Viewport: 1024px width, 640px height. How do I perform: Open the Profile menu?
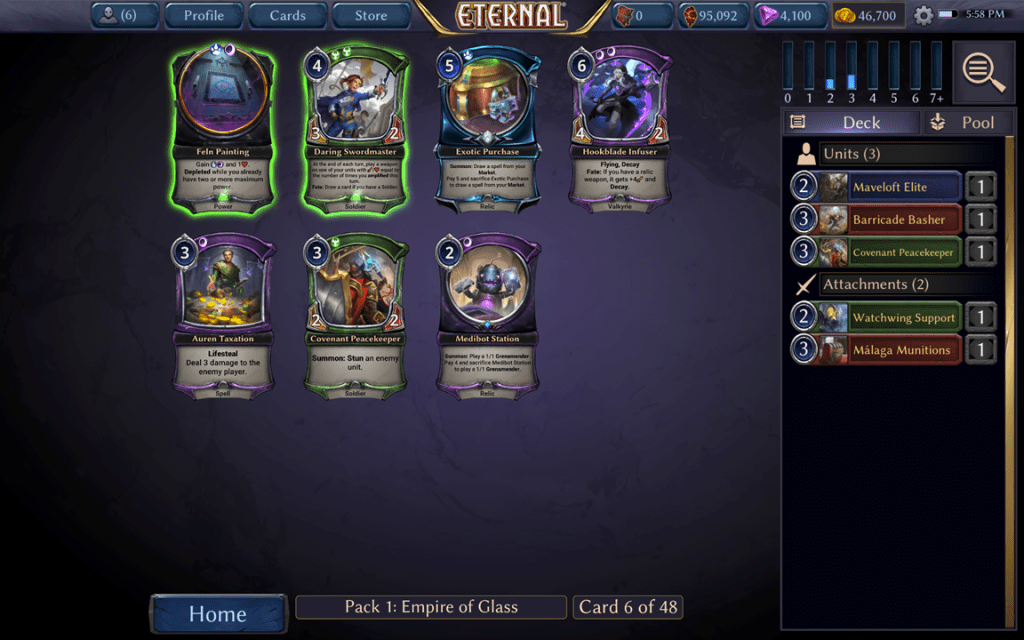coord(203,15)
